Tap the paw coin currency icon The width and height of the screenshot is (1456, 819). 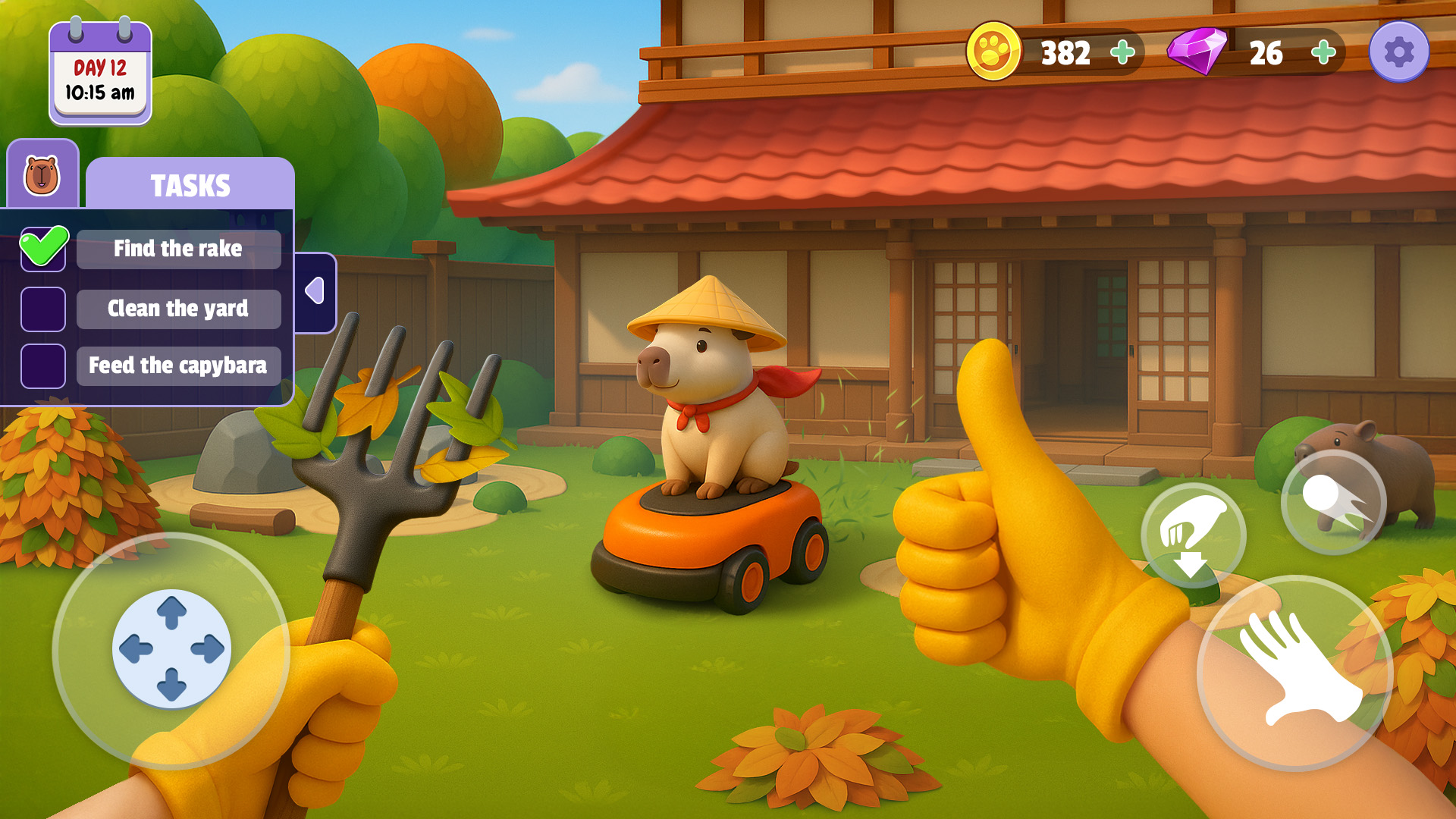pos(994,52)
